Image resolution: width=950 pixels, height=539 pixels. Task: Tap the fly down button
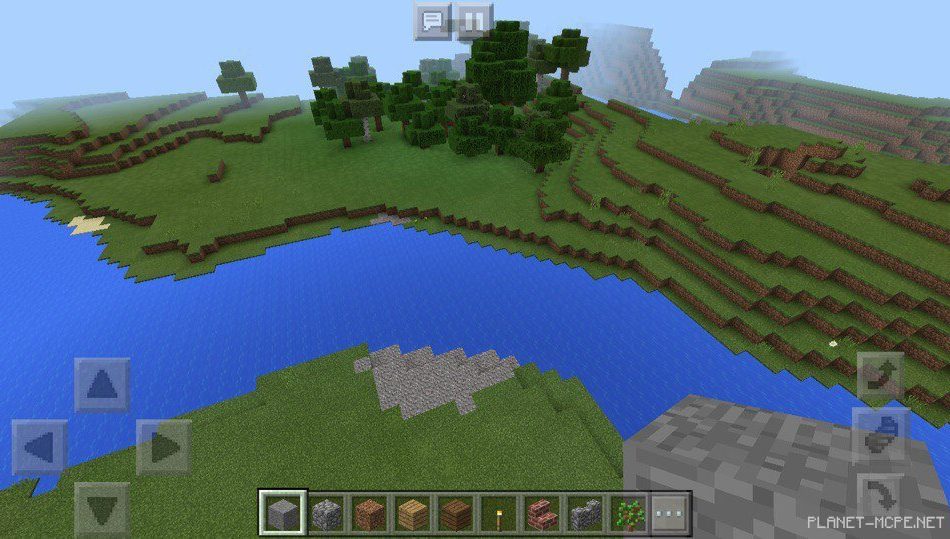tap(880, 495)
